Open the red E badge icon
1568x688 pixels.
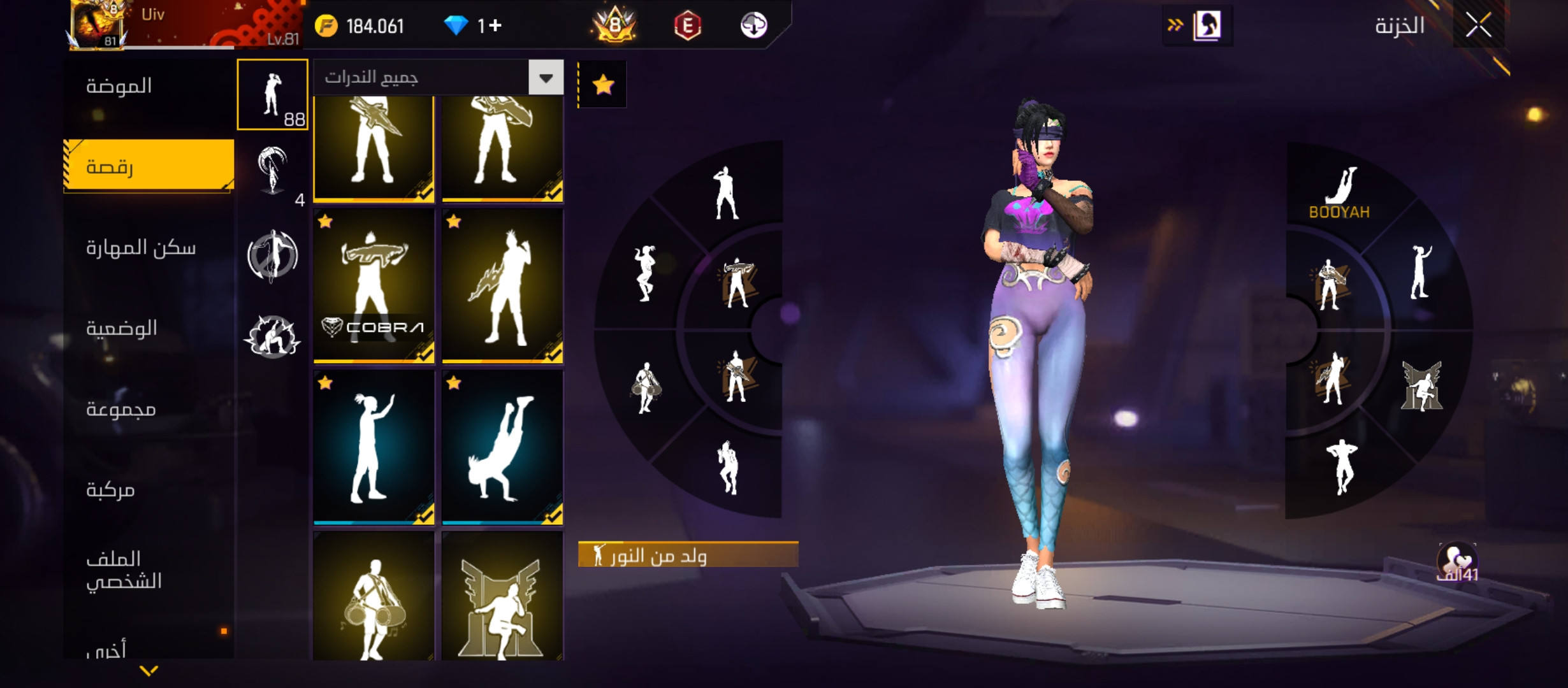click(687, 26)
